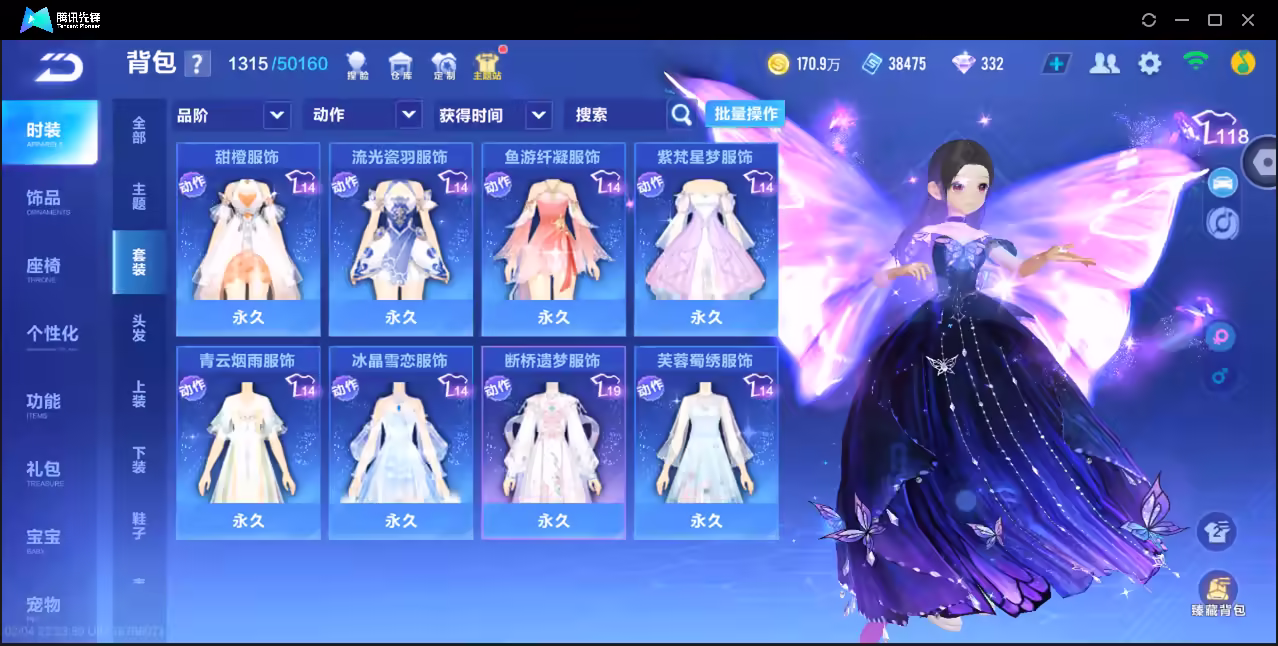This screenshot has width=1278, height=646.
Task: Switch to the 饰品 category tab
Action: [44, 199]
